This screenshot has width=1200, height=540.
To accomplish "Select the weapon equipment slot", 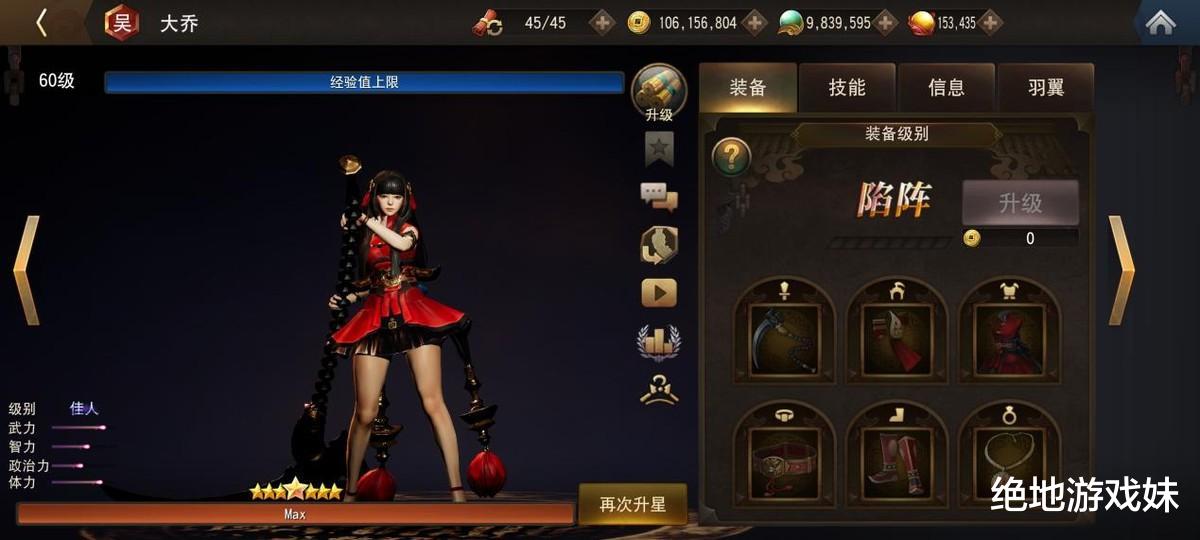I will (x=785, y=338).
